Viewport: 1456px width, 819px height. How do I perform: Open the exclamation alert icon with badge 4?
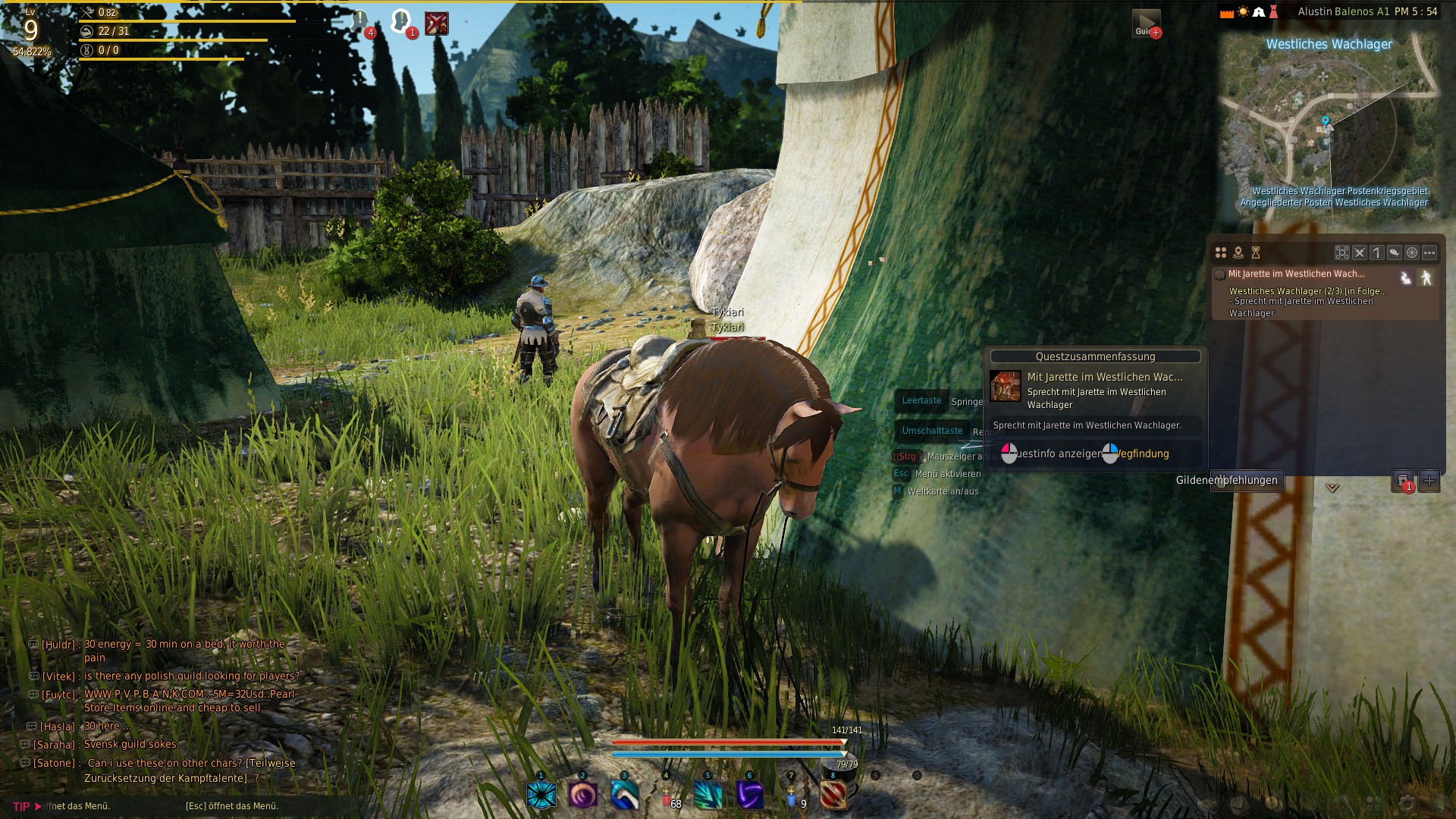pyautogui.click(x=361, y=21)
